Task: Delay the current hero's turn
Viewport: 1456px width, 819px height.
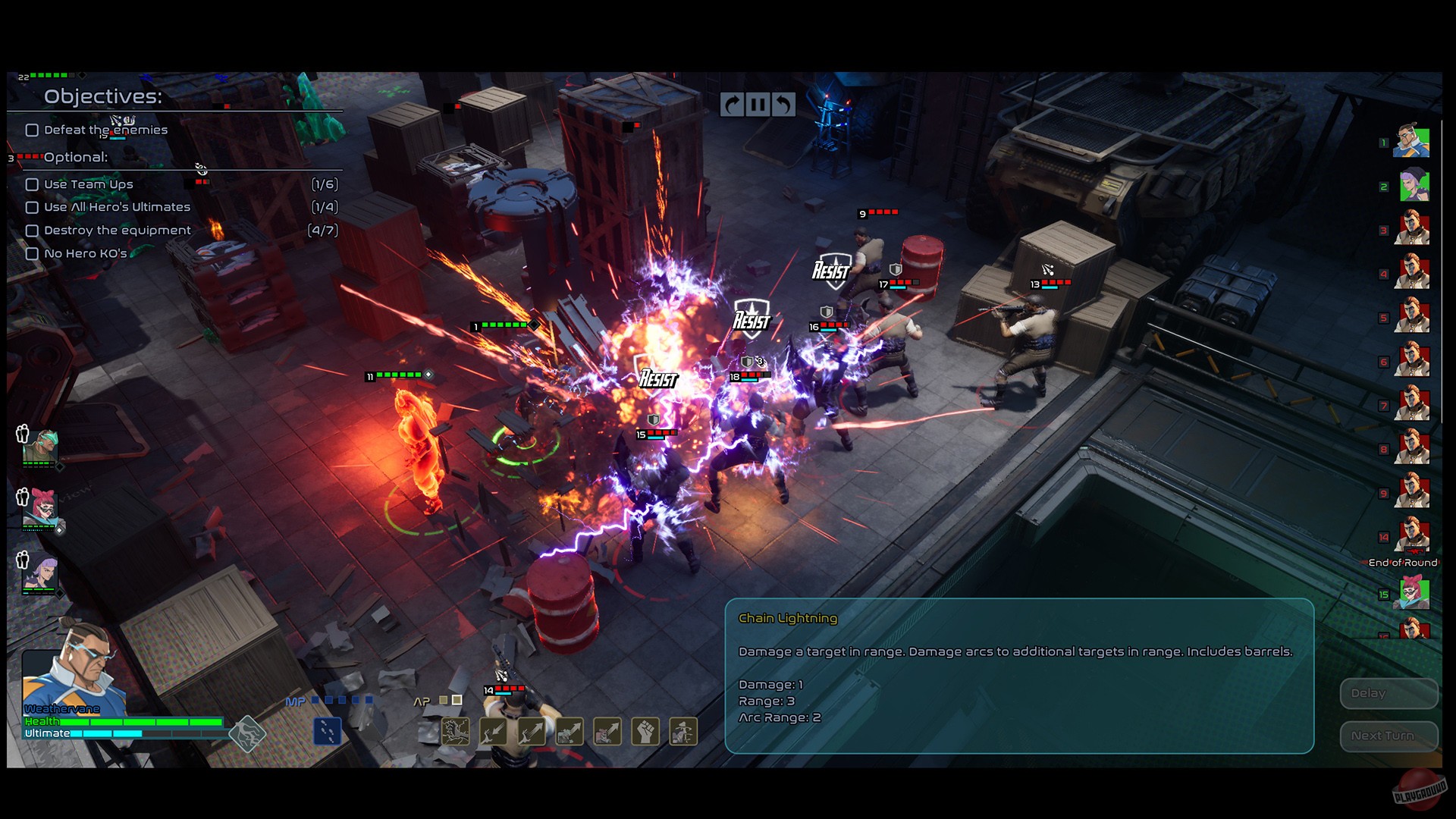Action: click(1387, 693)
